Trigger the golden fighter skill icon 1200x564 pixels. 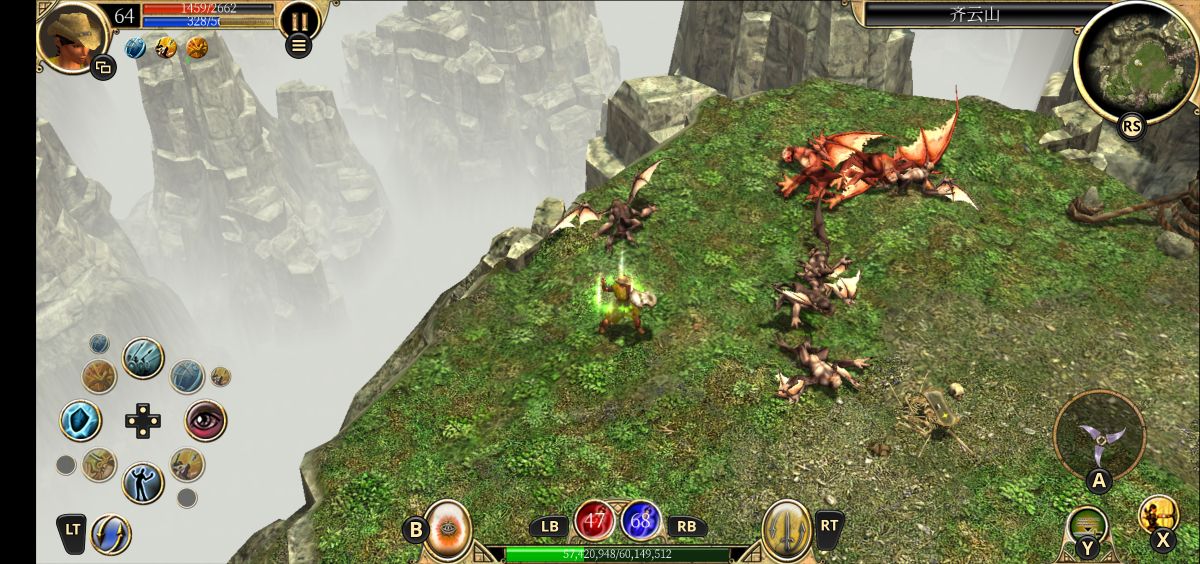coord(1158,515)
